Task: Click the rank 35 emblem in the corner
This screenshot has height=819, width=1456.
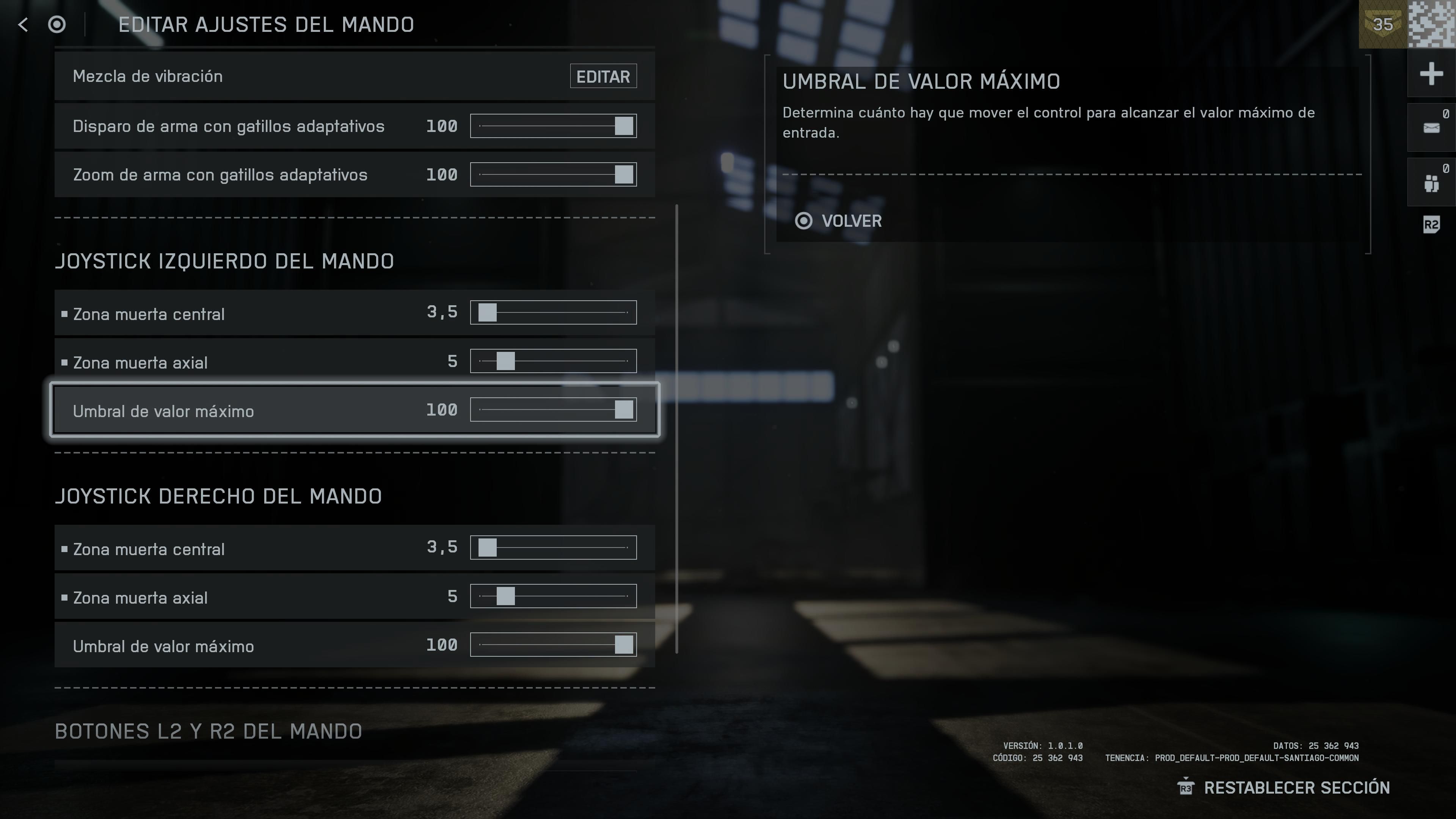Action: click(x=1382, y=25)
